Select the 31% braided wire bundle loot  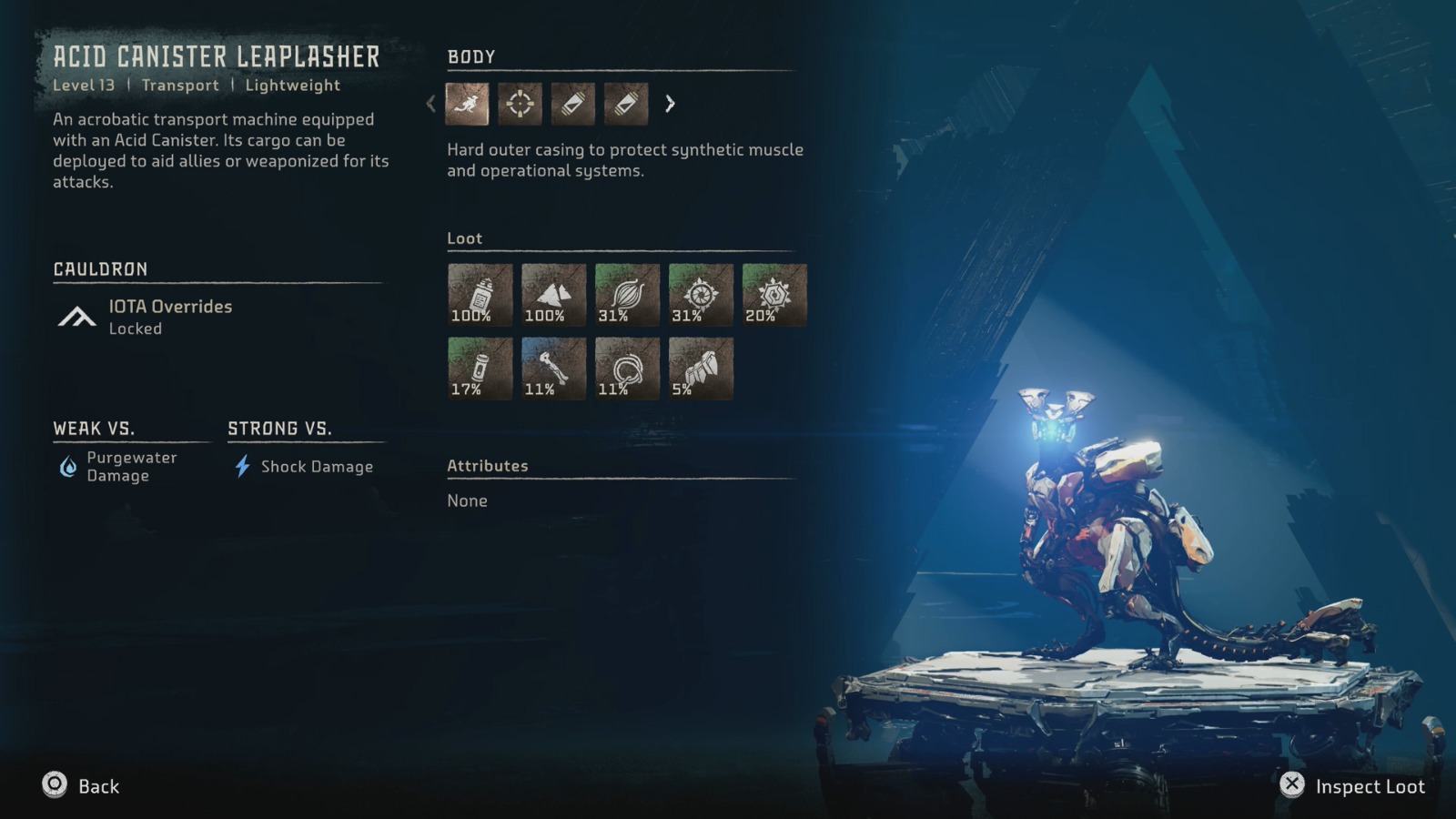(627, 295)
